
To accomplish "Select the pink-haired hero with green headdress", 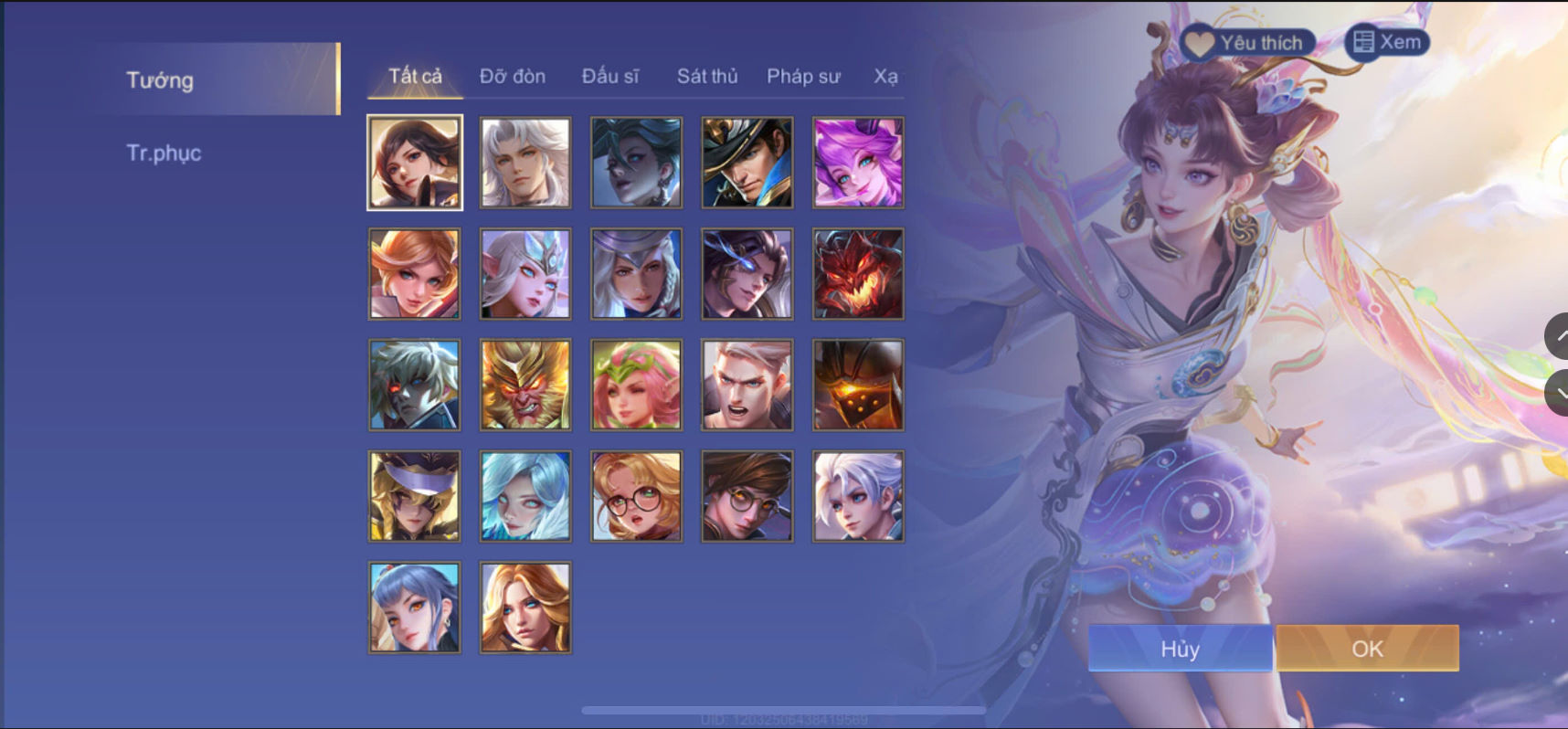I will 635,384.
